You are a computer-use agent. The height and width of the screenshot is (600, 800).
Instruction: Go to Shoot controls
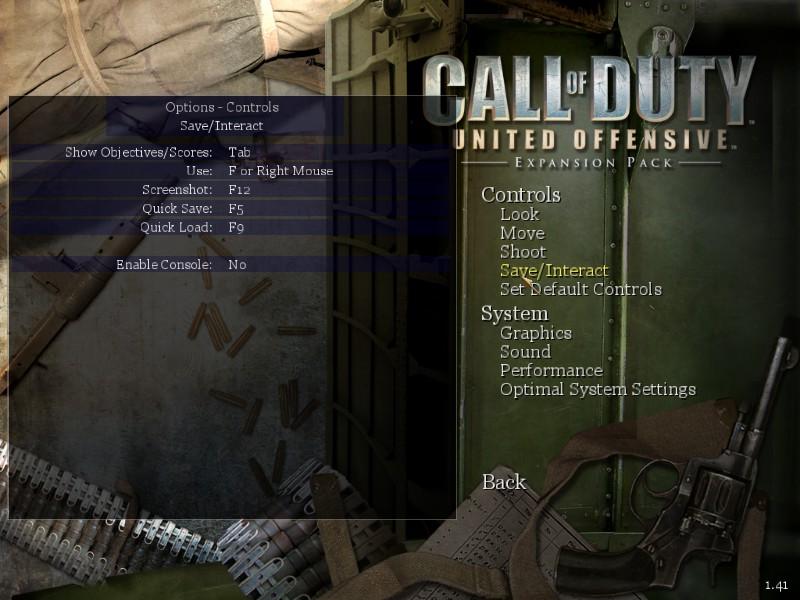tap(523, 252)
